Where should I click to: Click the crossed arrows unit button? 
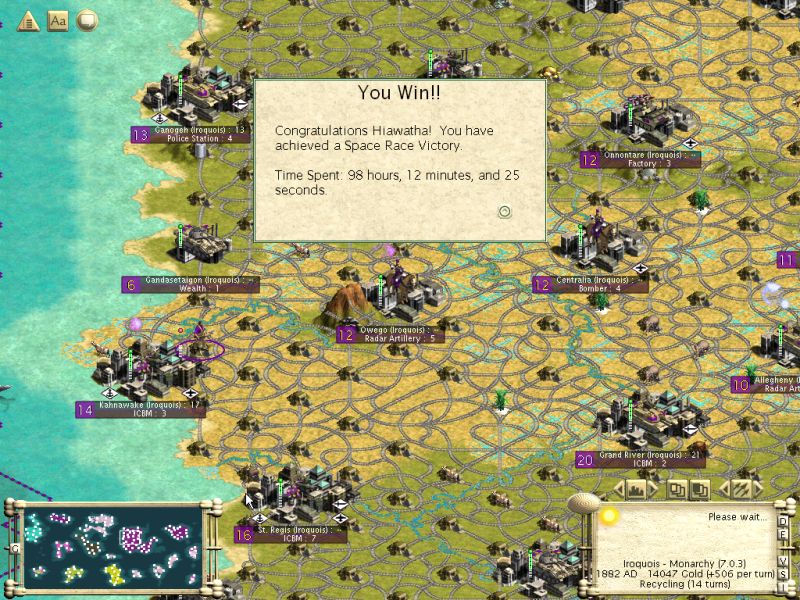coord(741,489)
